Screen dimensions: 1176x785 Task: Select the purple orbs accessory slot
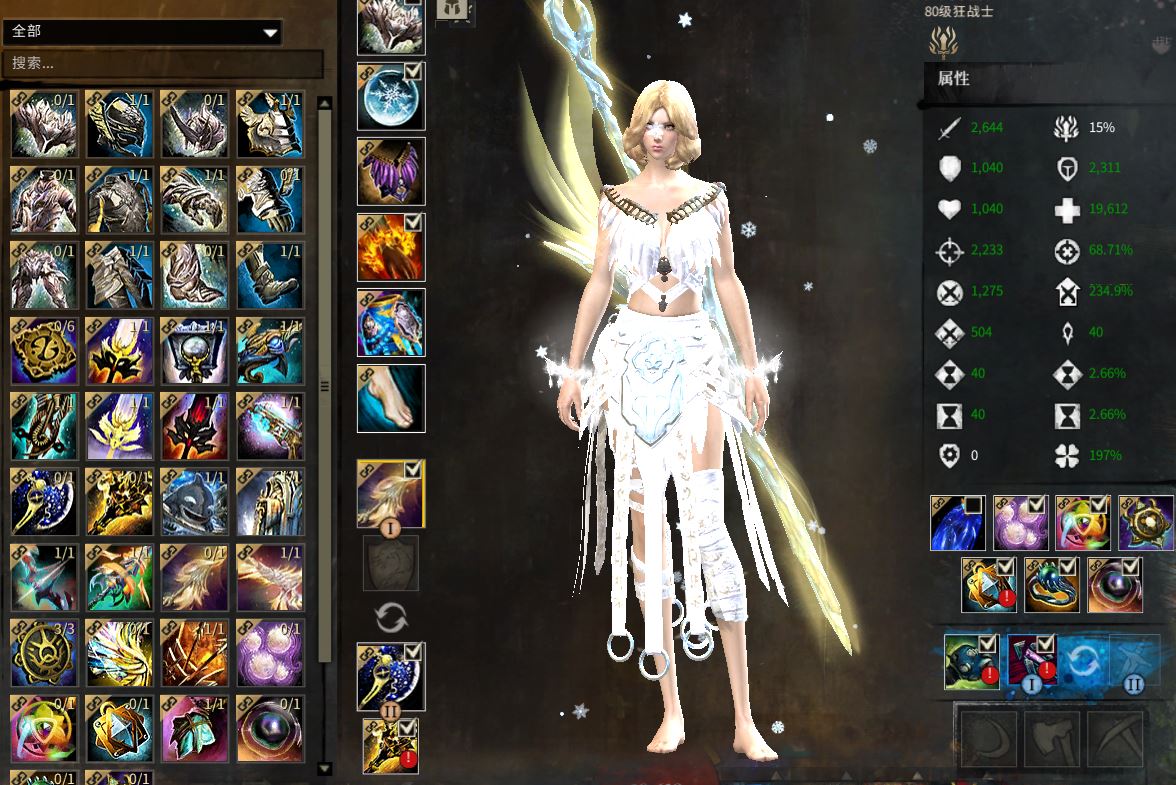point(1020,523)
